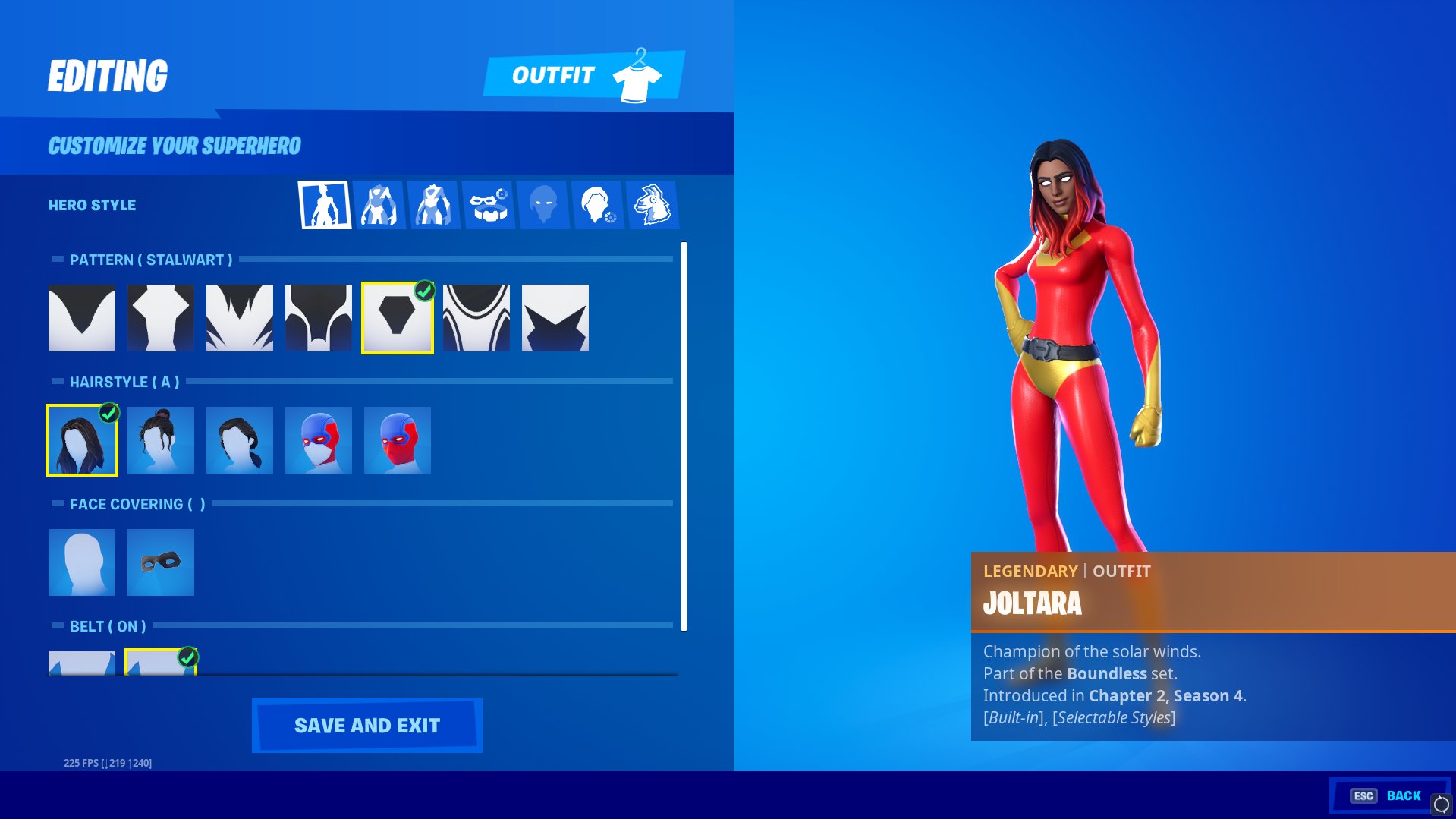Select the black eye-mask face covering thumbnail

click(x=160, y=562)
